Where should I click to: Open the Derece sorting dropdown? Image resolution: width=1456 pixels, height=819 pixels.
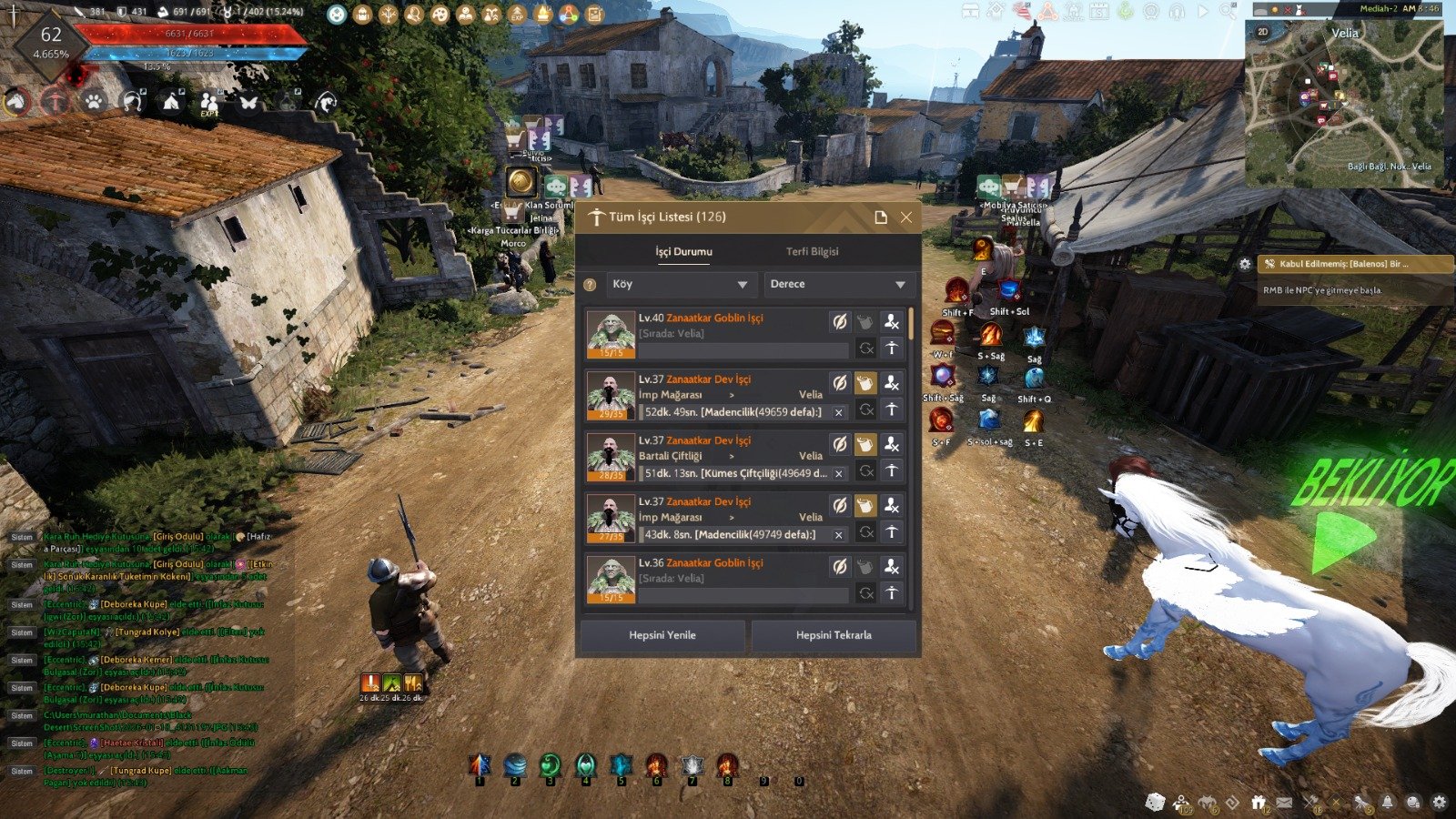(x=837, y=284)
